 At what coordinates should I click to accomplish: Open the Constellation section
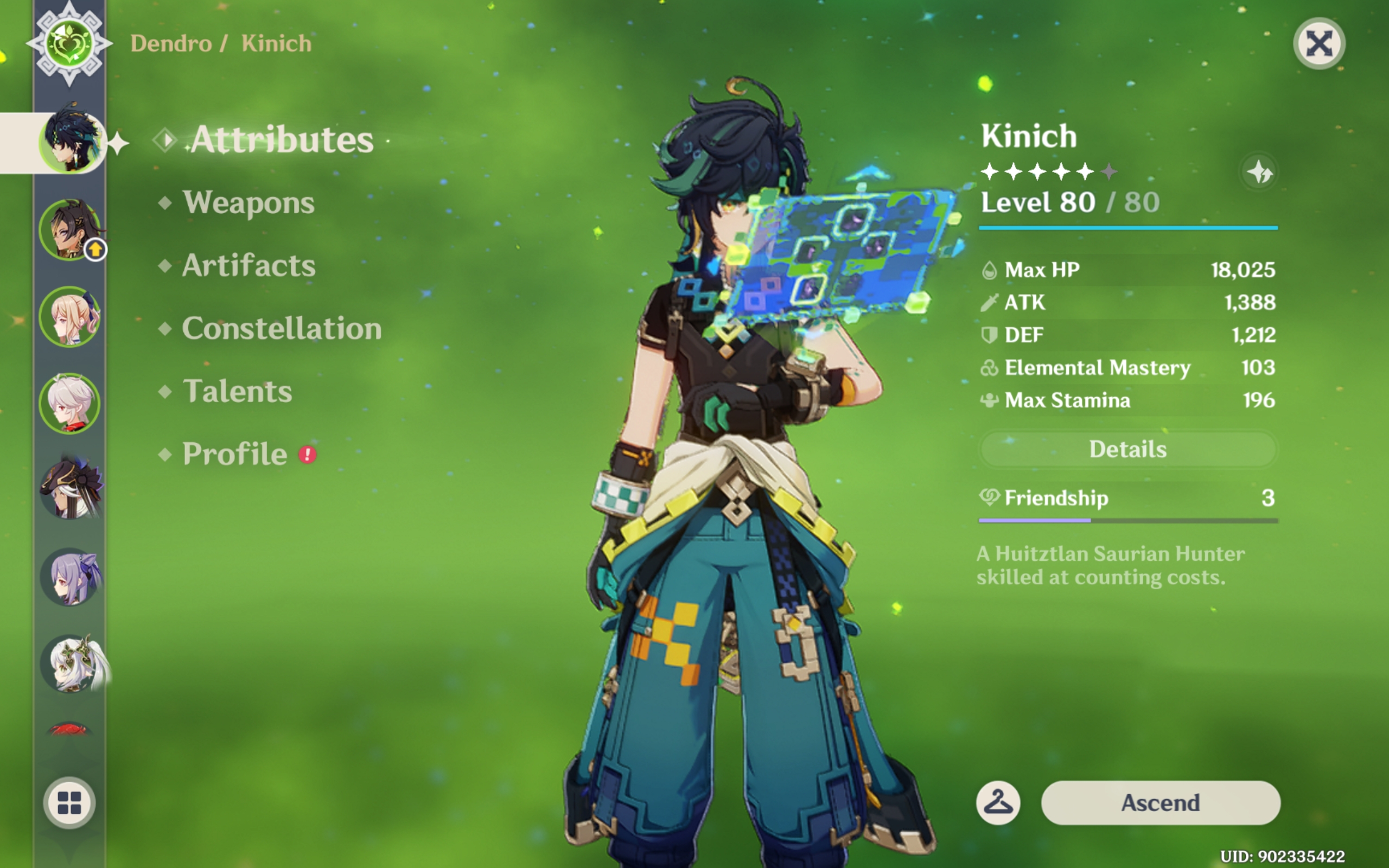pos(281,328)
